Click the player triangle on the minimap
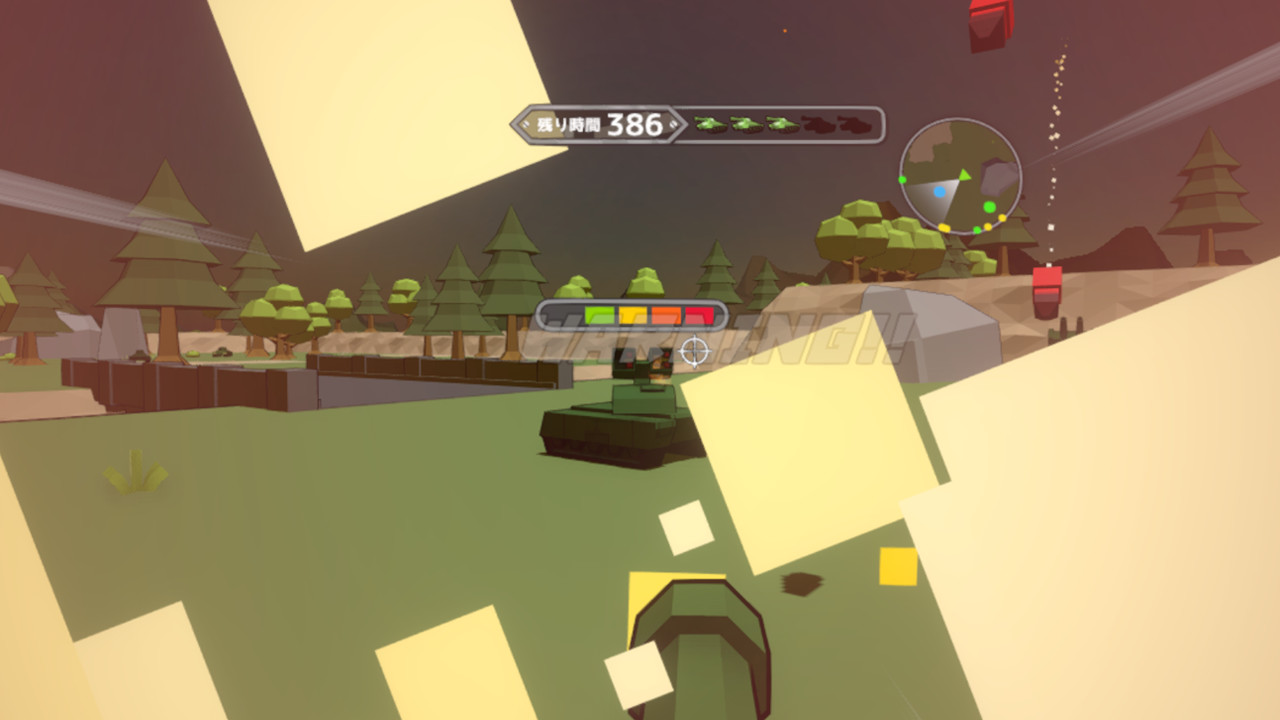This screenshot has height=720, width=1280. 965,175
